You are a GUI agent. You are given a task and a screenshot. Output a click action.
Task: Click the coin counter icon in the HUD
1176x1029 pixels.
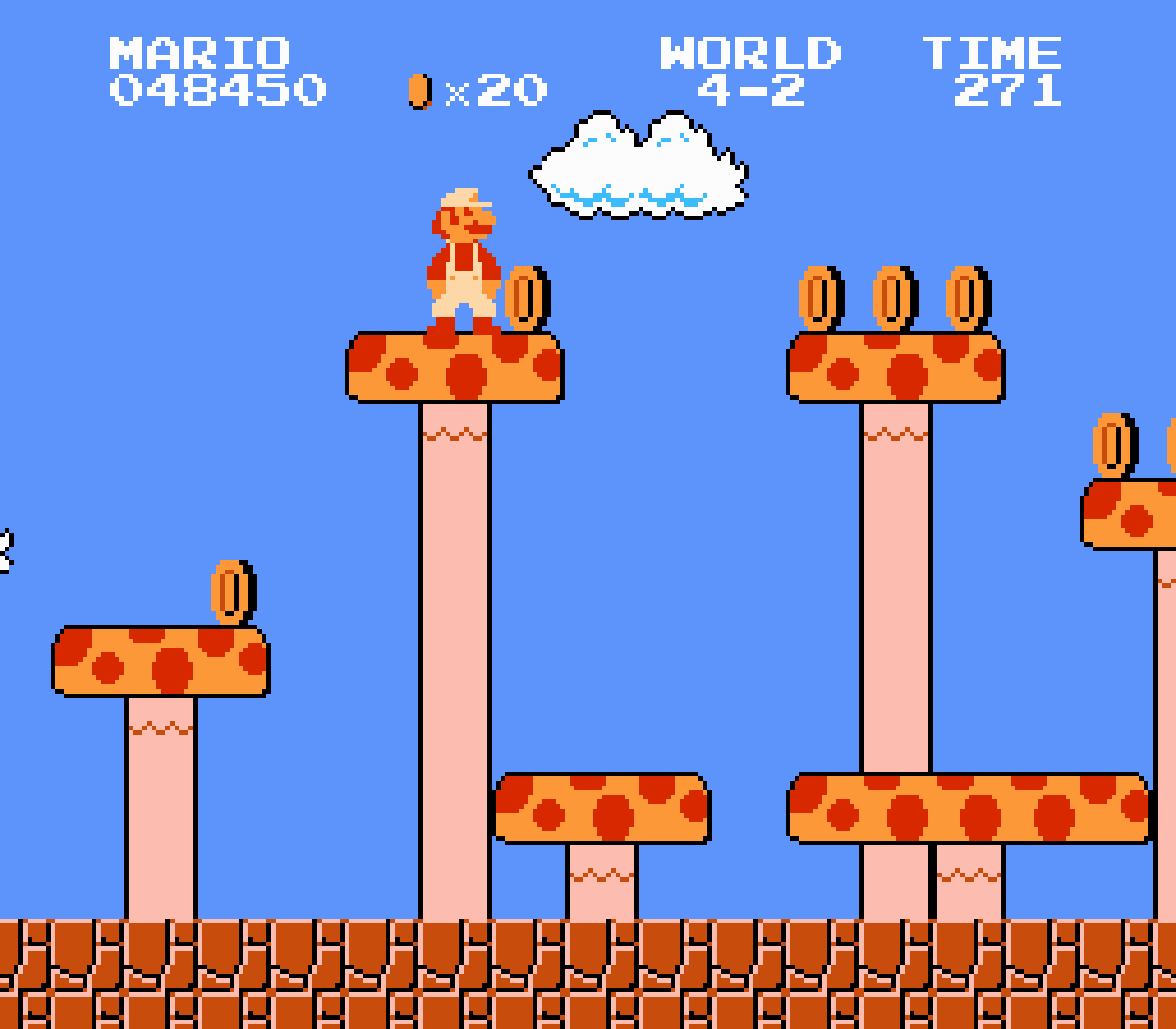419,88
